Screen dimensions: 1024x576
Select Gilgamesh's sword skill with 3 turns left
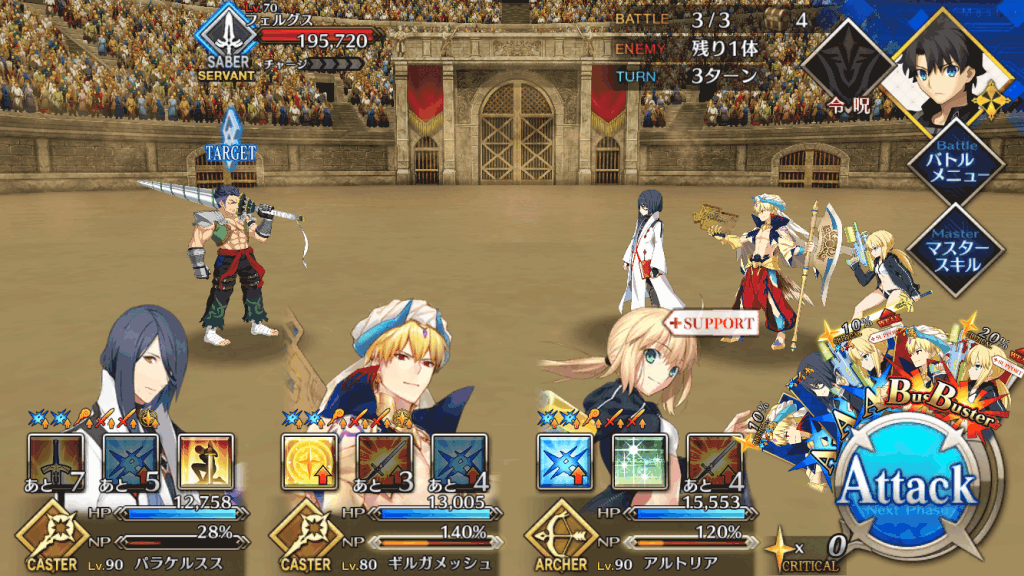pyautogui.click(x=384, y=461)
